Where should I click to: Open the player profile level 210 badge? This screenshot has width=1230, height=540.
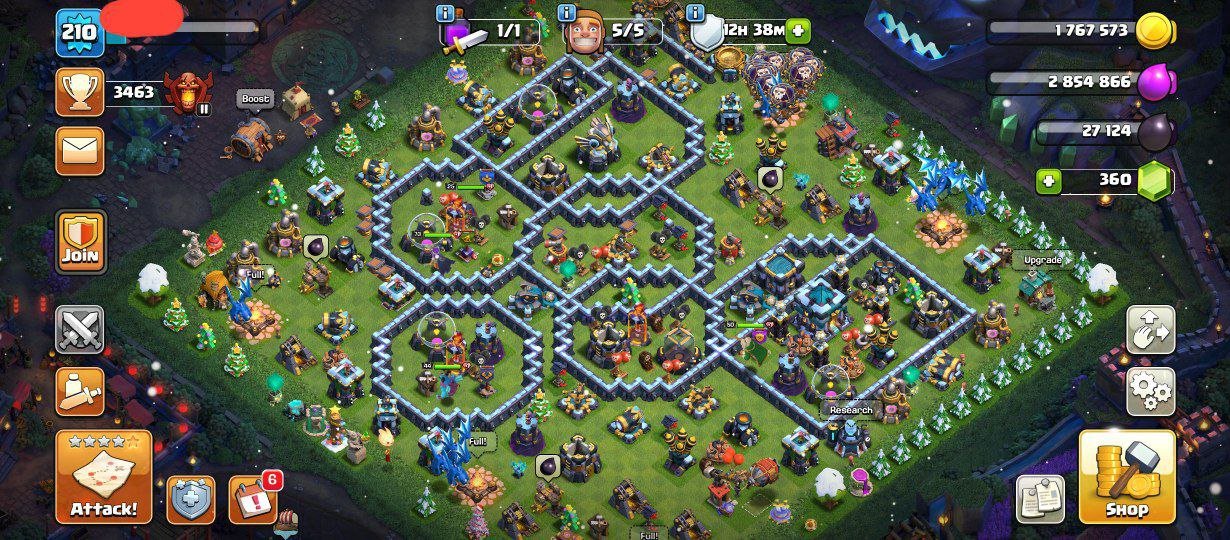click(x=80, y=32)
